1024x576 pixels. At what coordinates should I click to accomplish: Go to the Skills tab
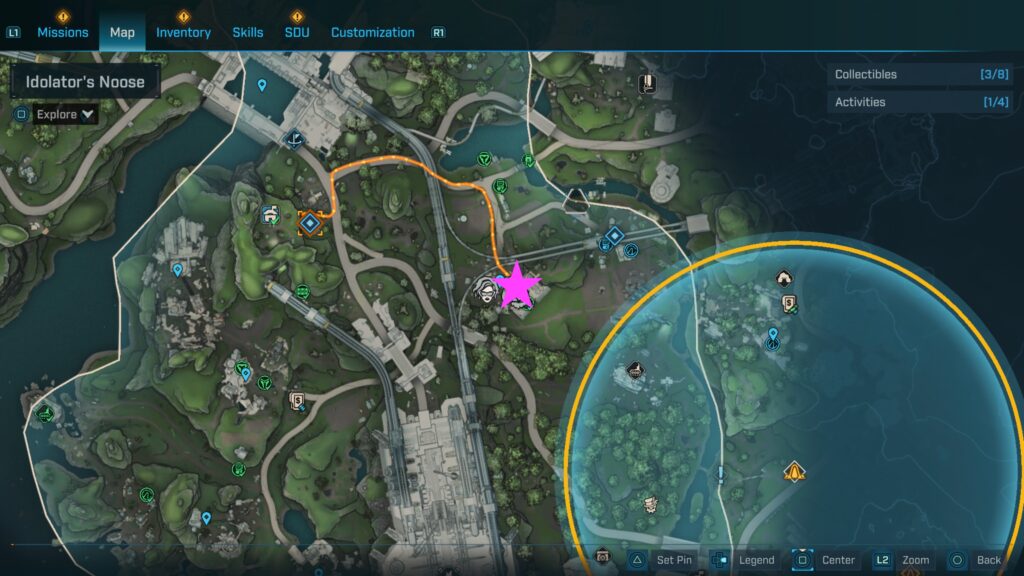pos(248,32)
